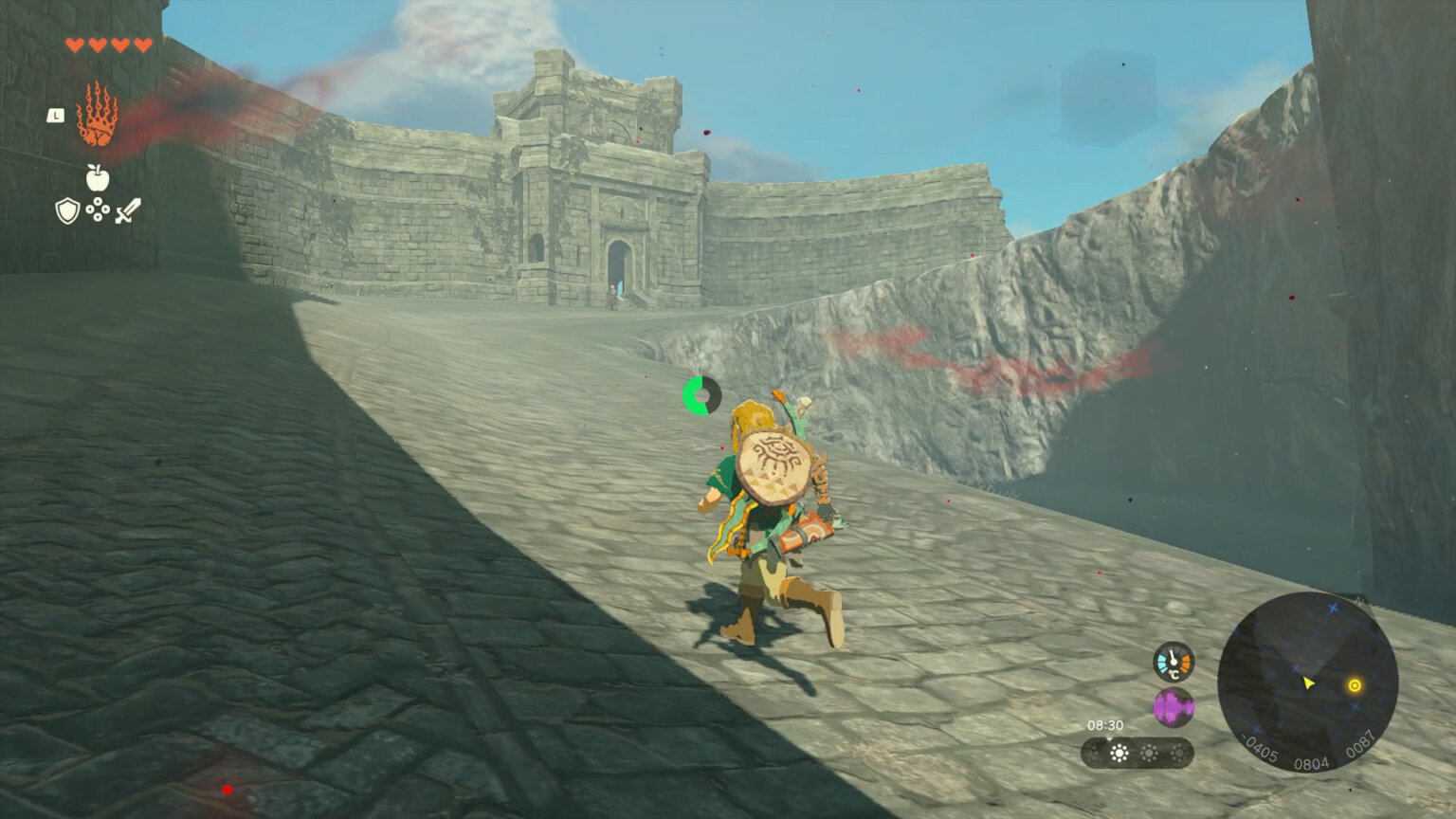This screenshot has width=1456, height=819.
Task: Select the fourth heart container
Action: click(141, 42)
